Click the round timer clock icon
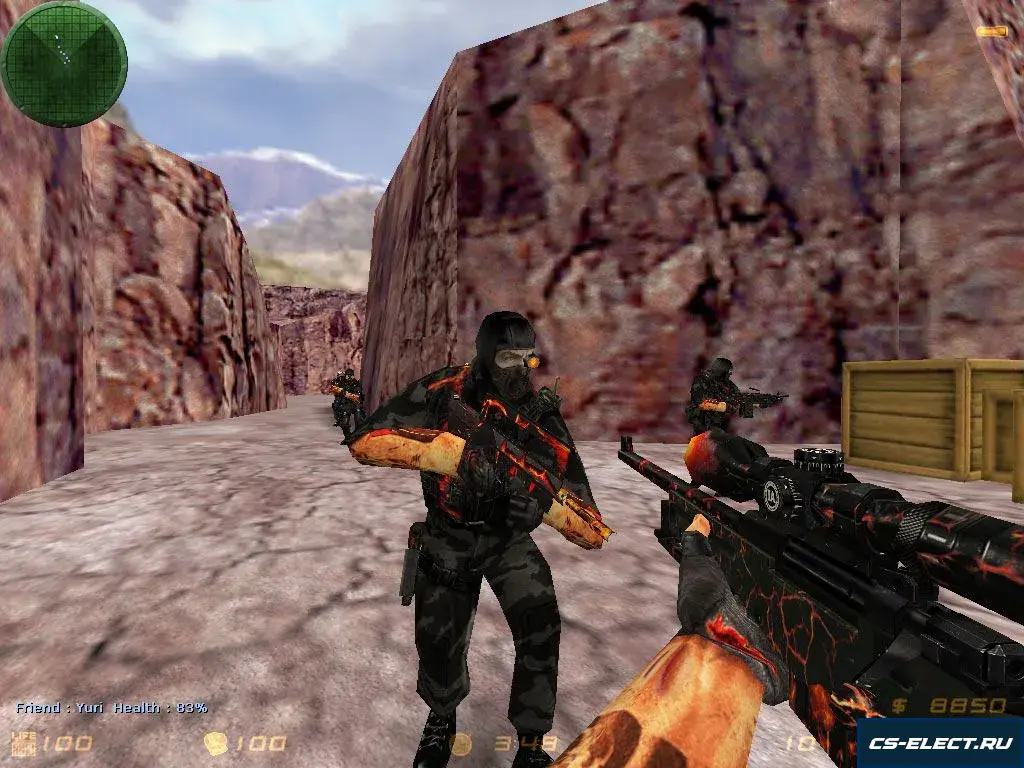 coord(460,744)
